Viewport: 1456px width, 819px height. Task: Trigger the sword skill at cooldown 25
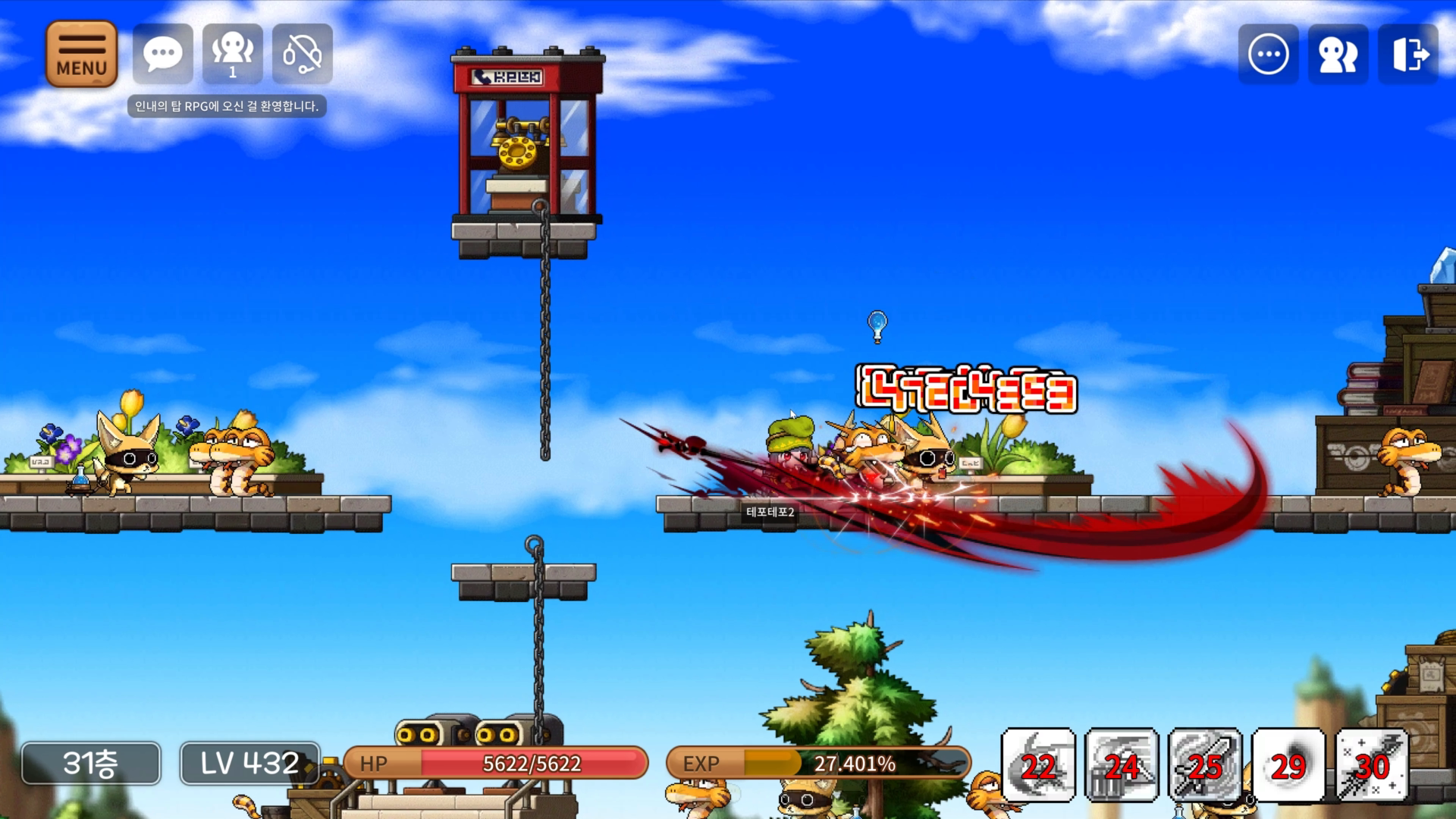pyautogui.click(x=1205, y=764)
